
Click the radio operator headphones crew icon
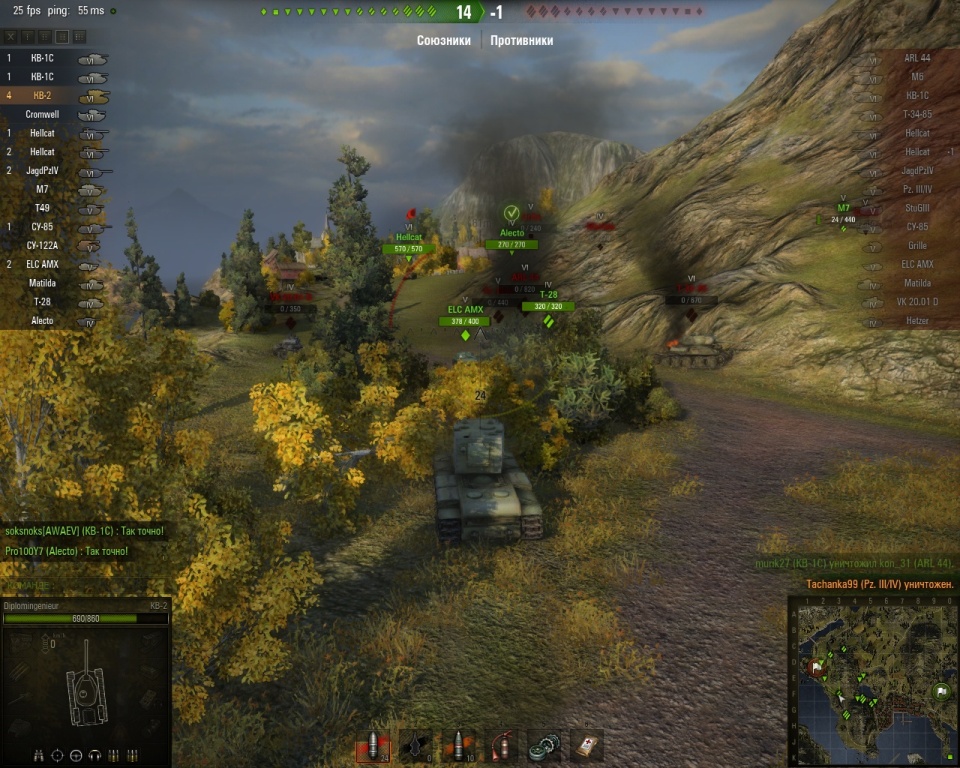point(95,755)
